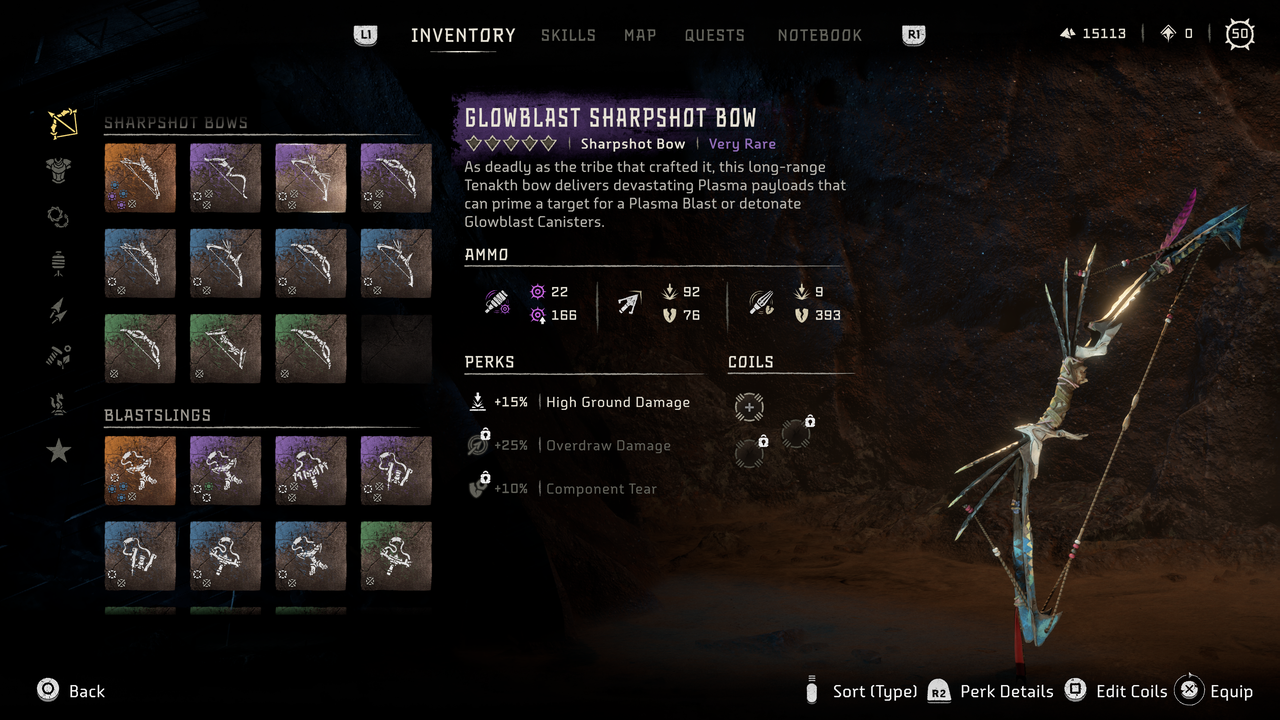Image resolution: width=1280 pixels, height=720 pixels.
Task: Click Sort (Type) at the bottom bar
Action: tap(874, 691)
